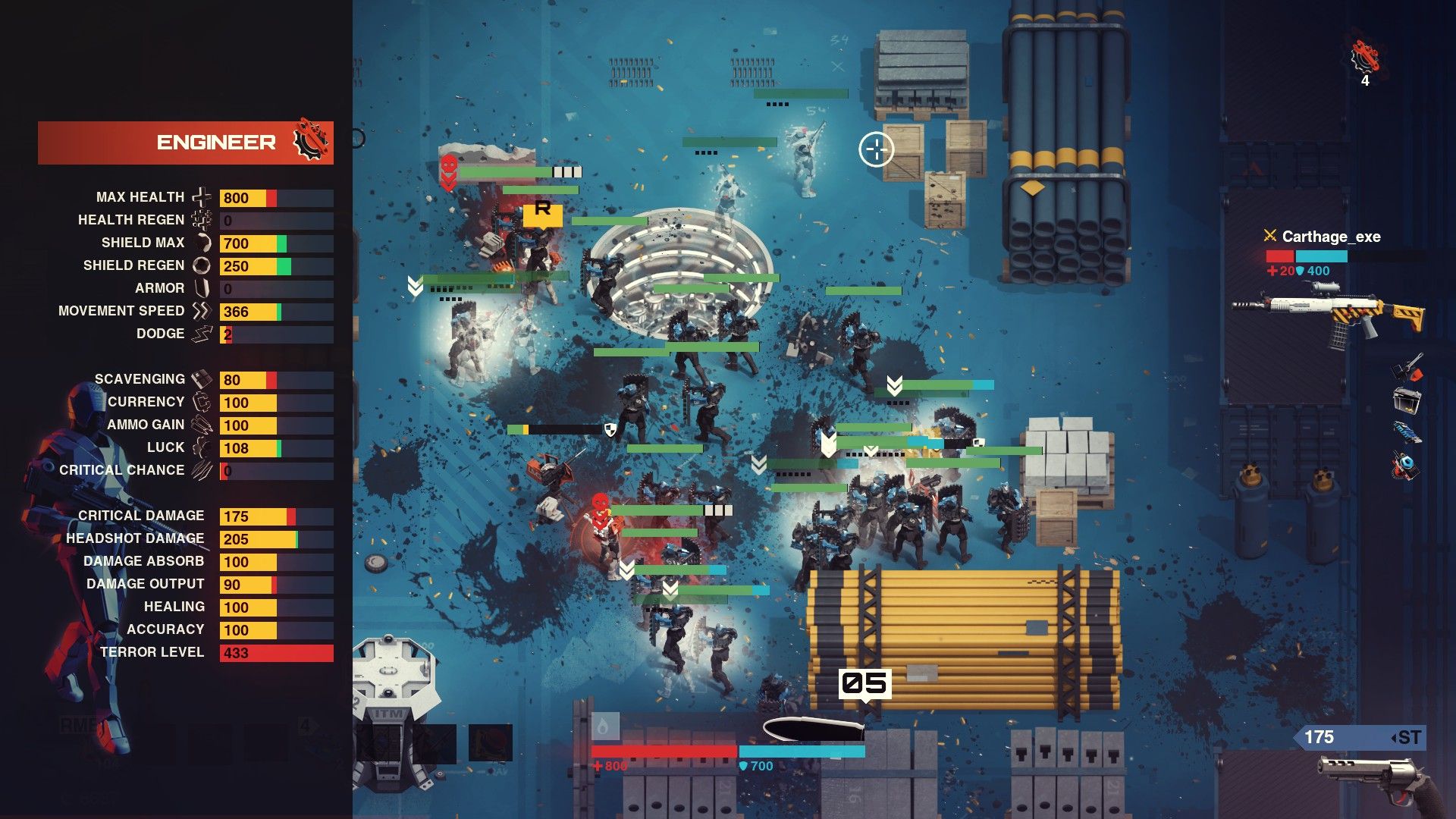Click the Scavenging pickup icon
1456x819 pixels.
pyautogui.click(x=202, y=378)
